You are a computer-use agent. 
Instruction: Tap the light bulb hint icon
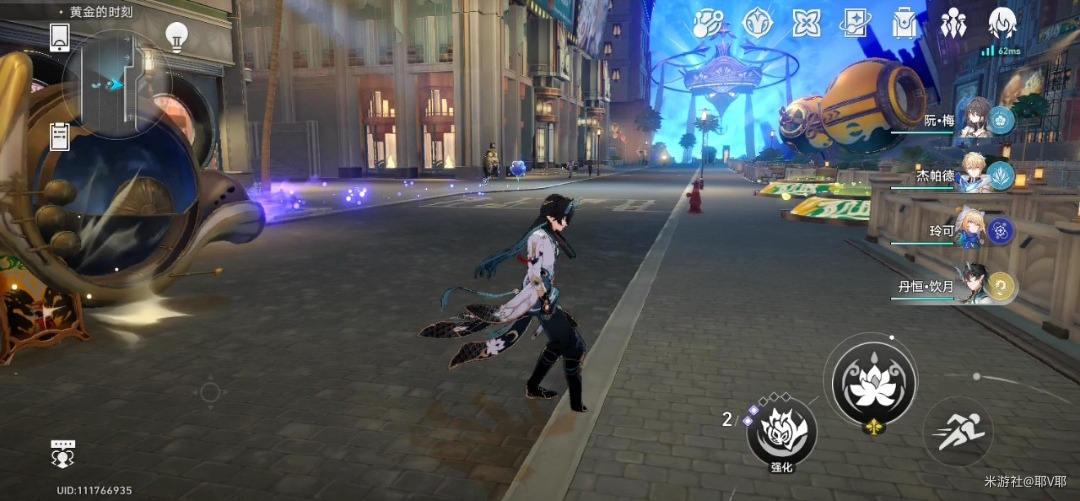pos(177,36)
